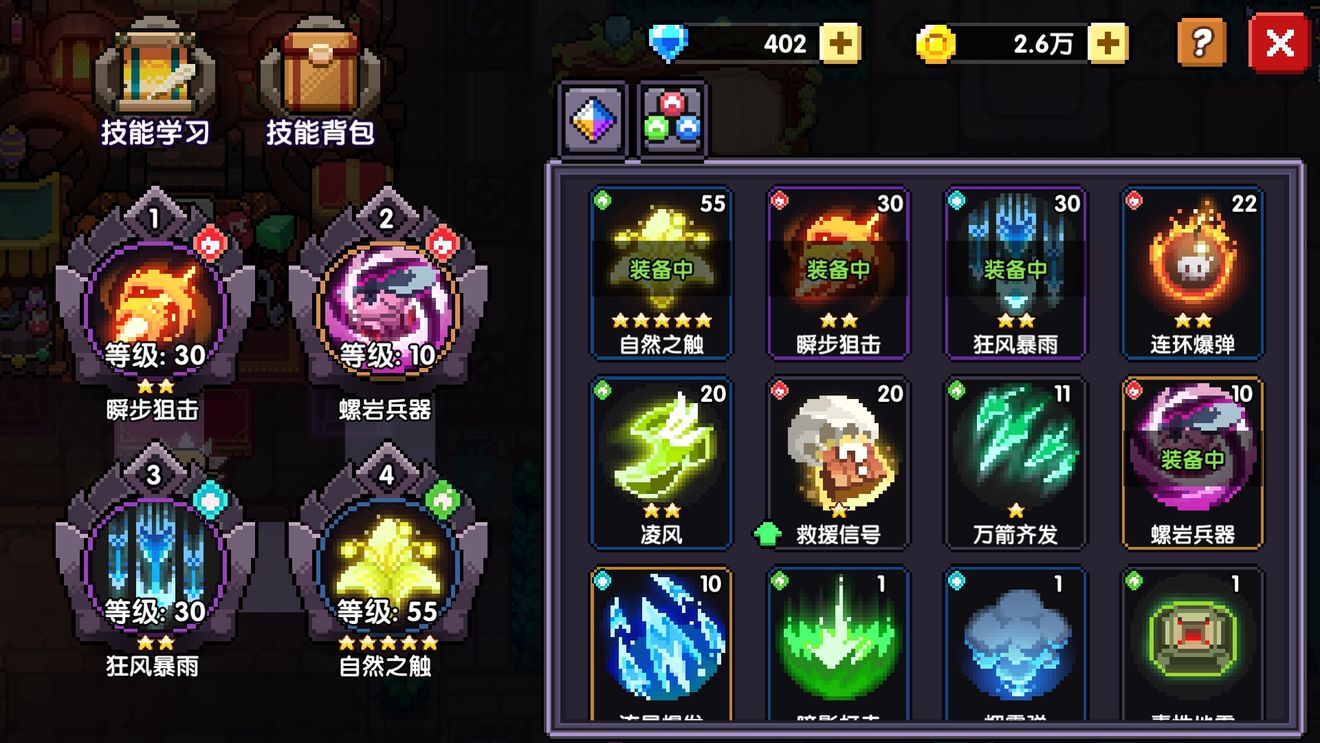This screenshot has width=1320, height=743.
Task: Open the orange question mark help
Action: [1201, 44]
